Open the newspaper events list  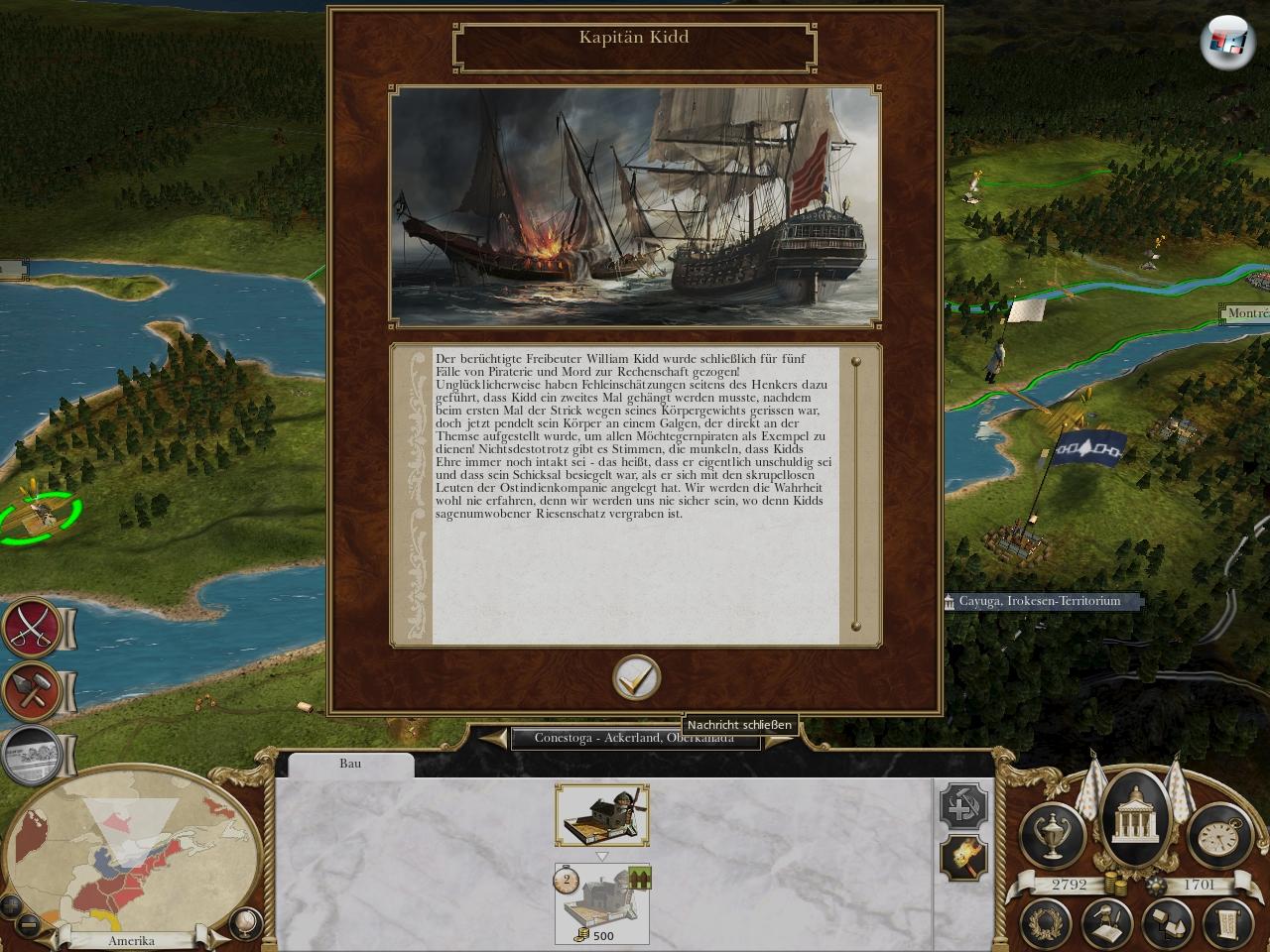pos(32,754)
